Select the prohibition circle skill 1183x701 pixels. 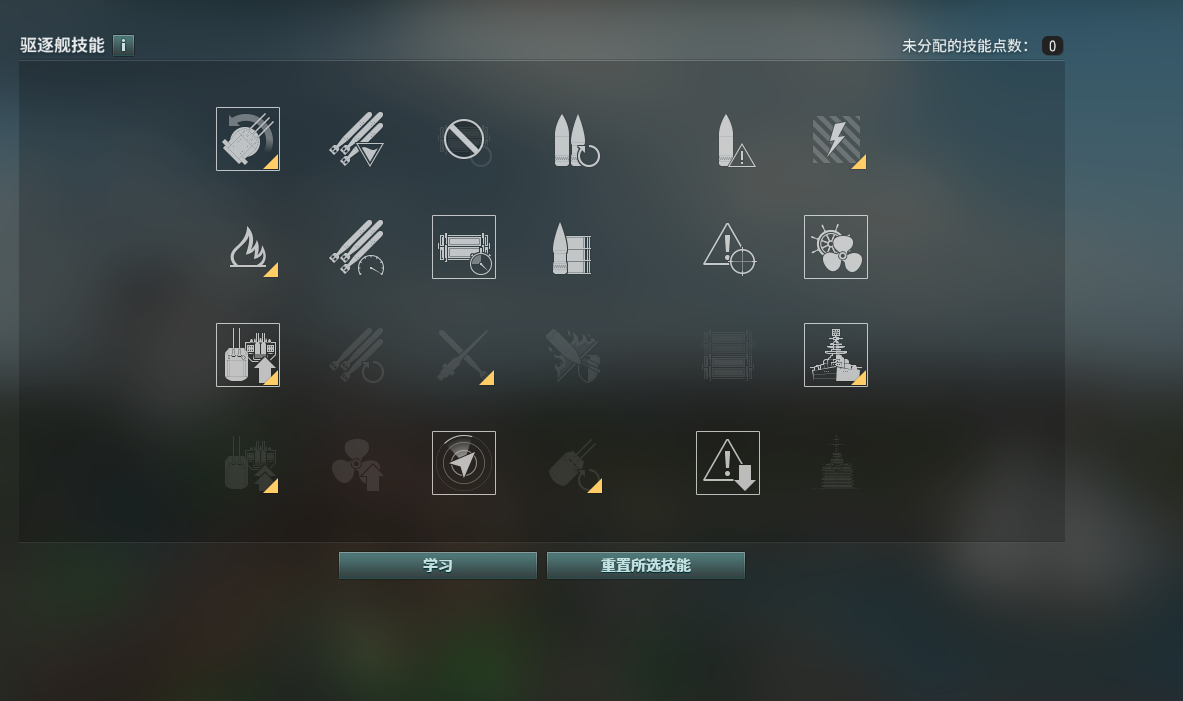point(464,139)
